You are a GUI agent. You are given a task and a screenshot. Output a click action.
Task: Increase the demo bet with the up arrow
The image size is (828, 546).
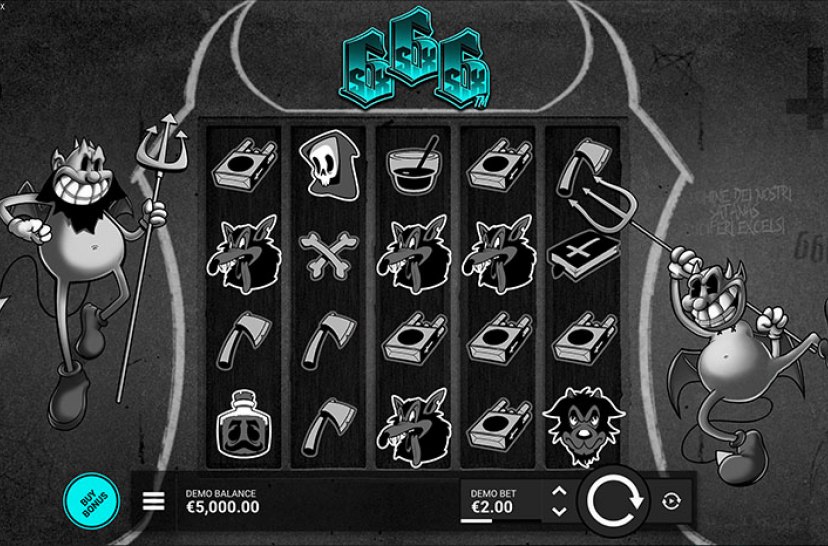pos(559,491)
